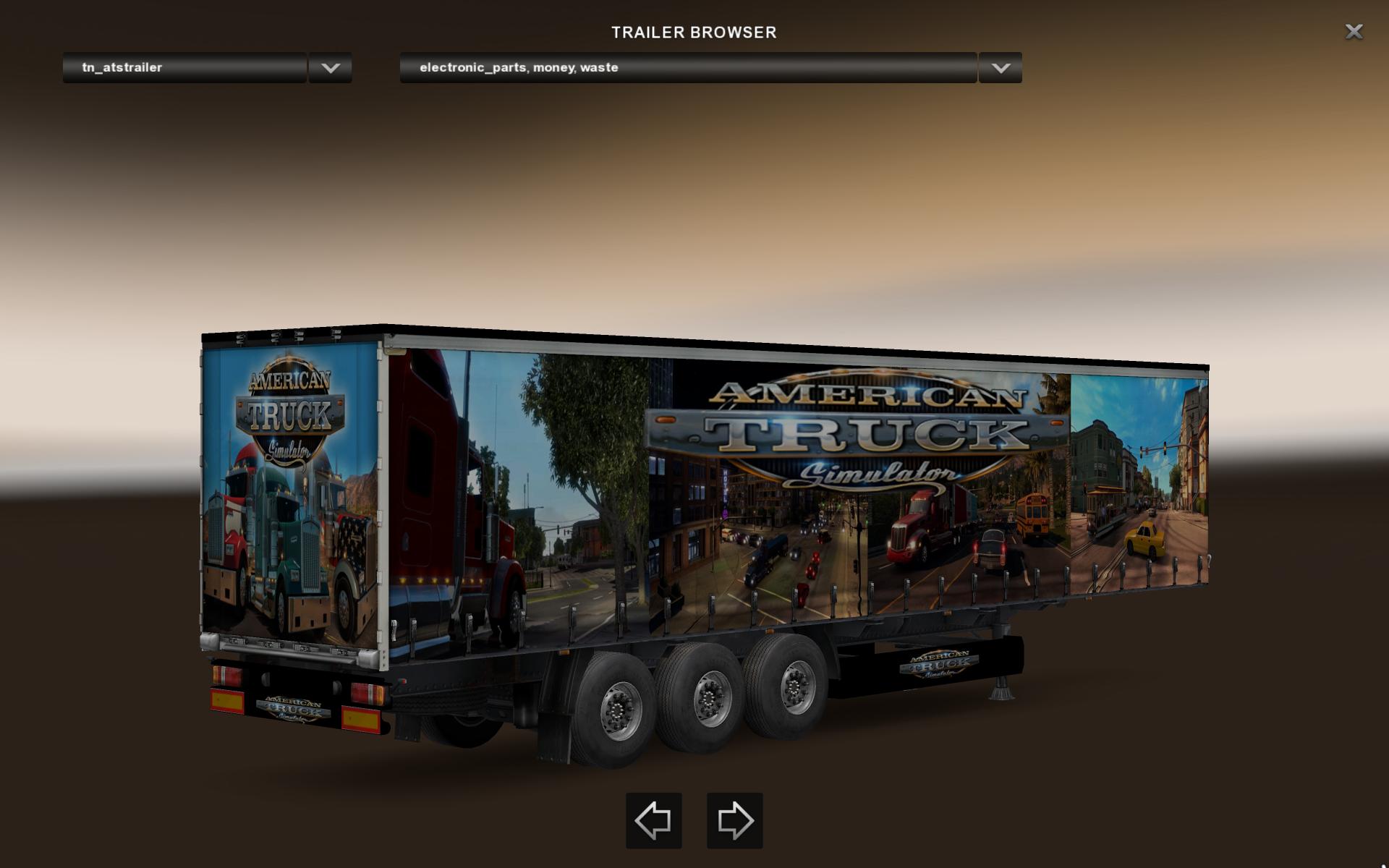Show the previous trailer with left arrow
Image resolution: width=1389 pixels, height=868 pixels.
pyautogui.click(x=653, y=820)
